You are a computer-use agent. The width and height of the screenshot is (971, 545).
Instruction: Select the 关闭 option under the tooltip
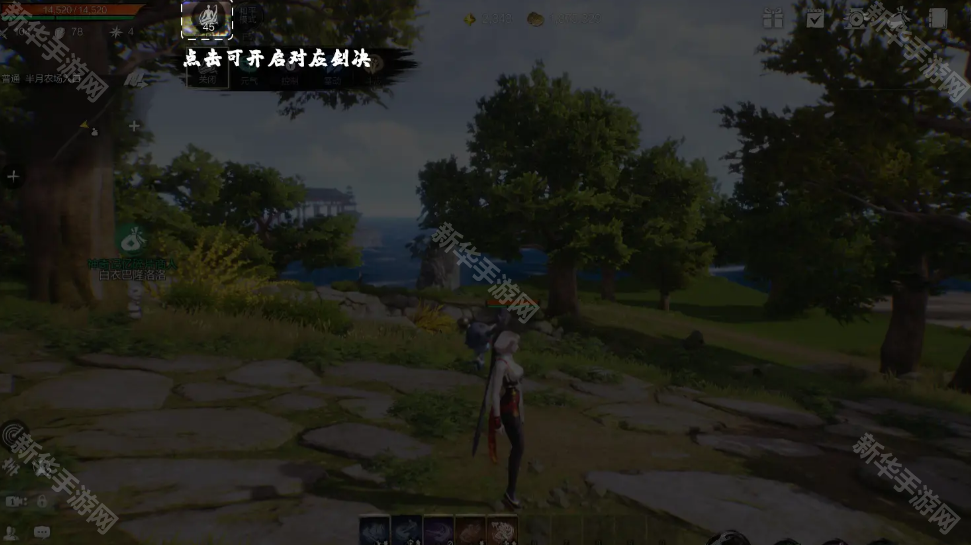[x=208, y=80]
